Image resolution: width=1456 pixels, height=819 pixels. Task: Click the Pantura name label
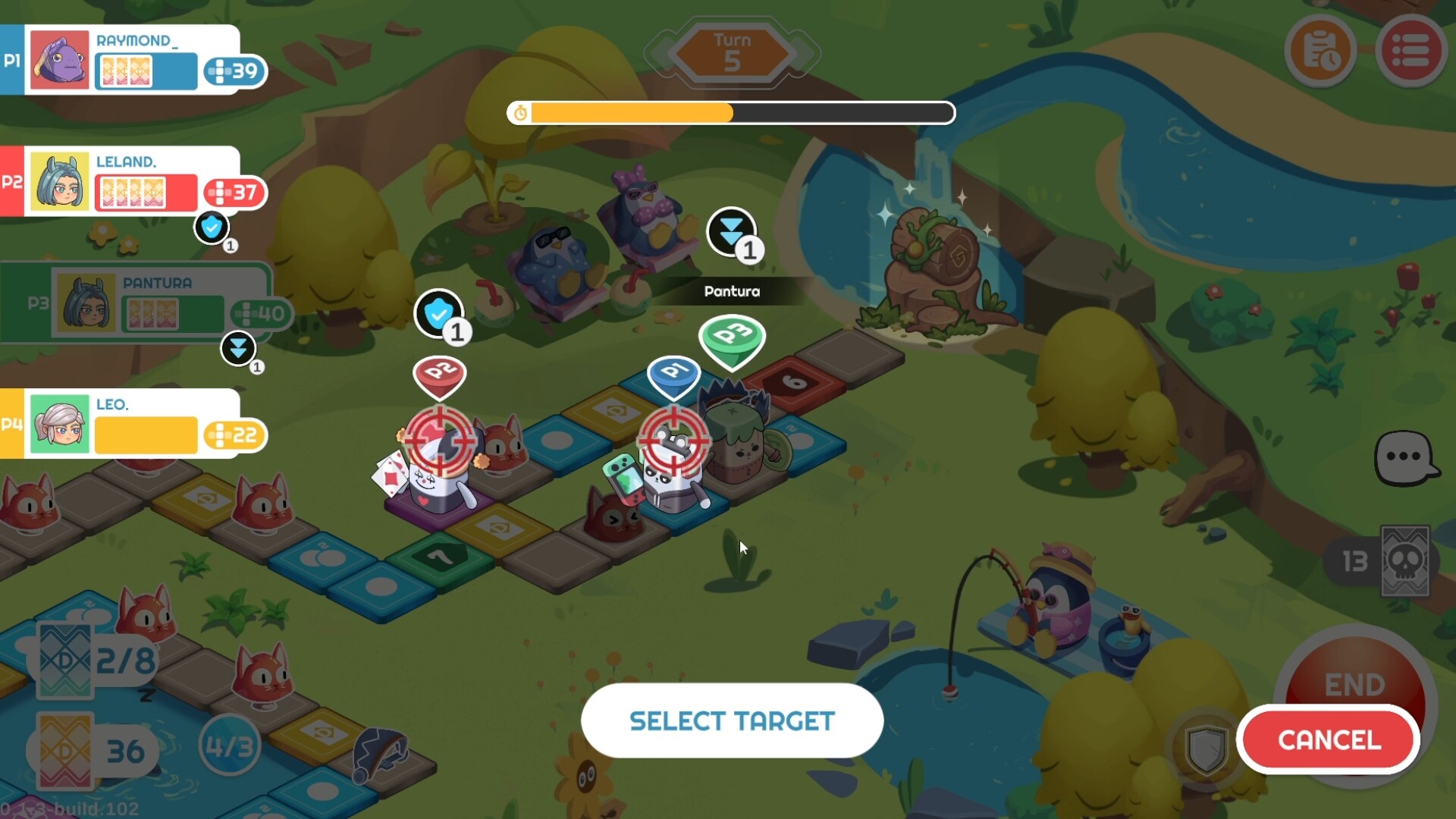coord(732,291)
